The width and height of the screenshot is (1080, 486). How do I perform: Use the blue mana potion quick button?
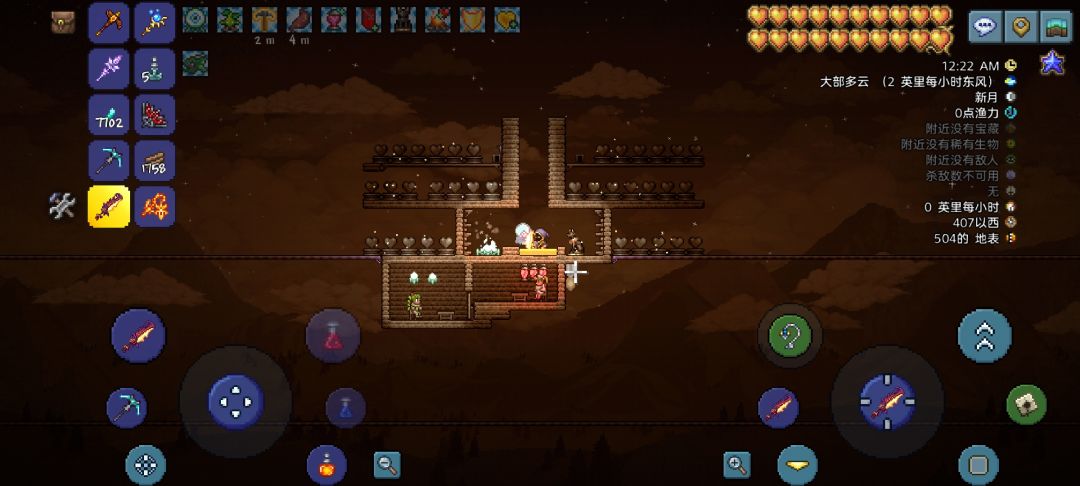coord(345,407)
